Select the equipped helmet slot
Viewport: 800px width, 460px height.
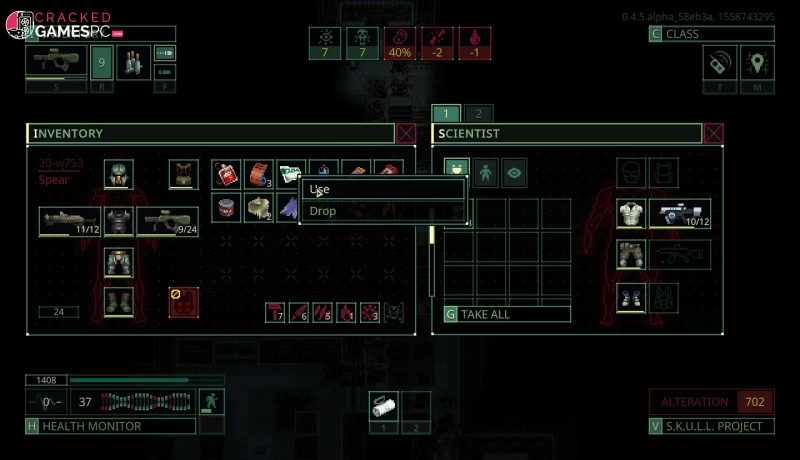point(119,173)
